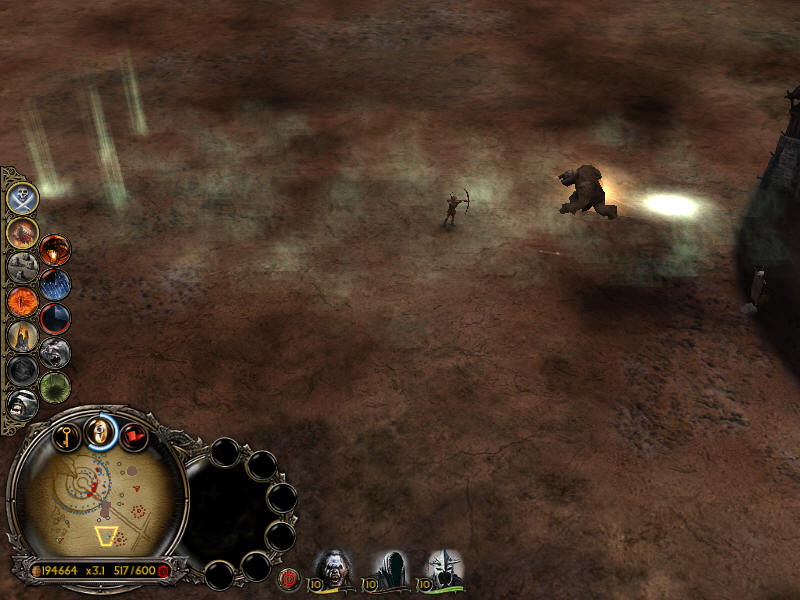Select the grey rocky hills power icon

tap(22, 267)
